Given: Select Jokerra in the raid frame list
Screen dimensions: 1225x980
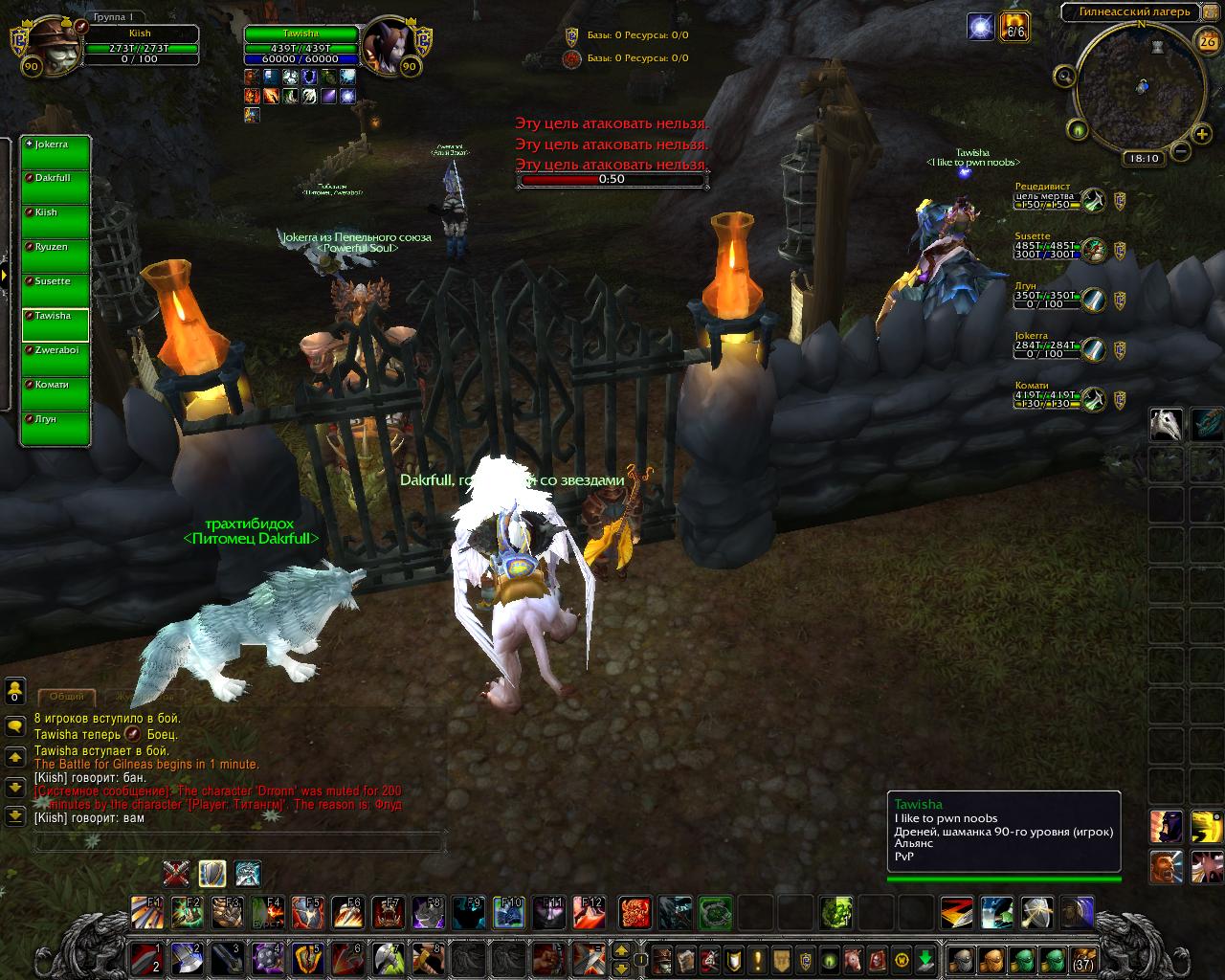Looking at the screenshot, I should tap(56, 153).
